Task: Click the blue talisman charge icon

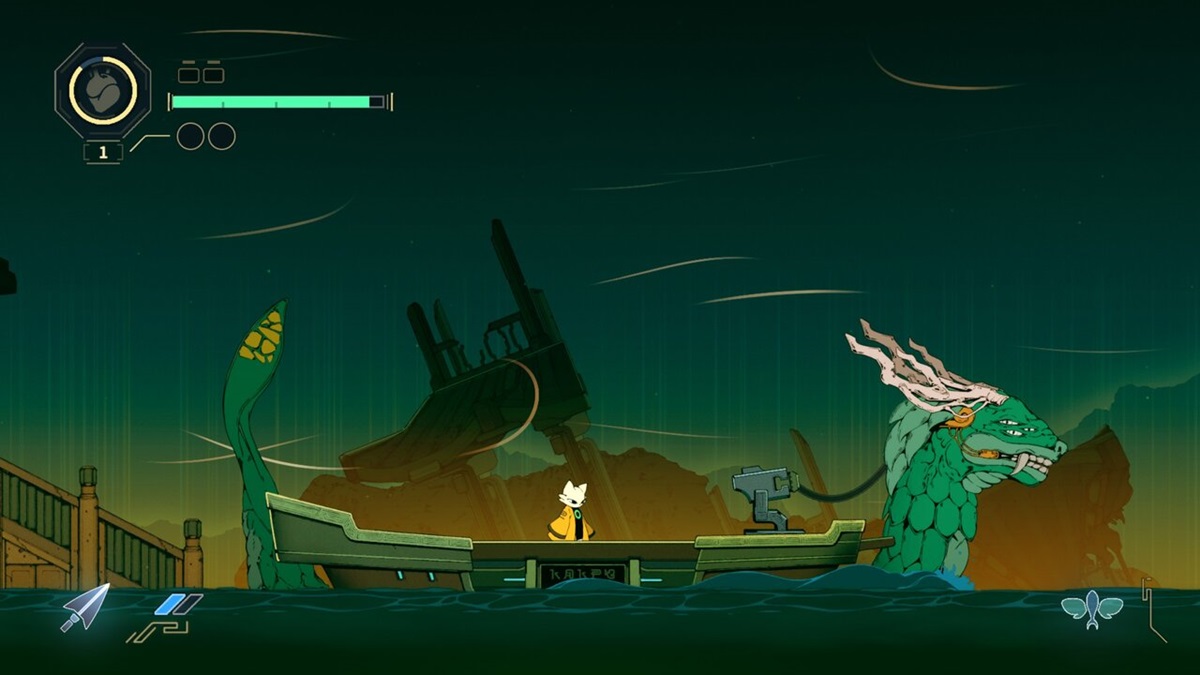Action: (178, 604)
